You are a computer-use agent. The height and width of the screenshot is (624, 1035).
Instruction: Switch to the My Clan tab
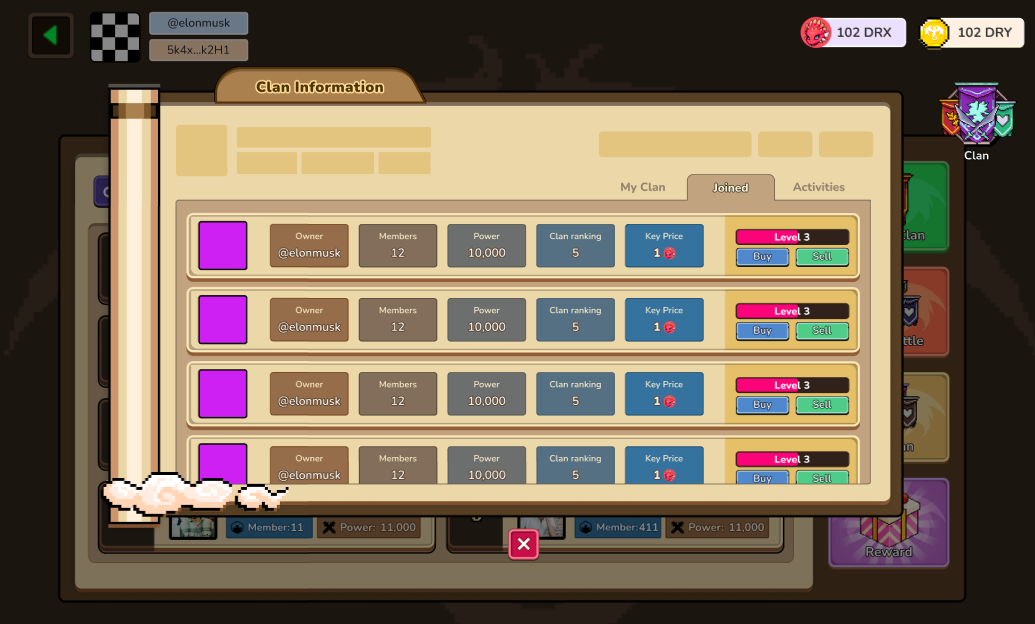click(x=642, y=187)
